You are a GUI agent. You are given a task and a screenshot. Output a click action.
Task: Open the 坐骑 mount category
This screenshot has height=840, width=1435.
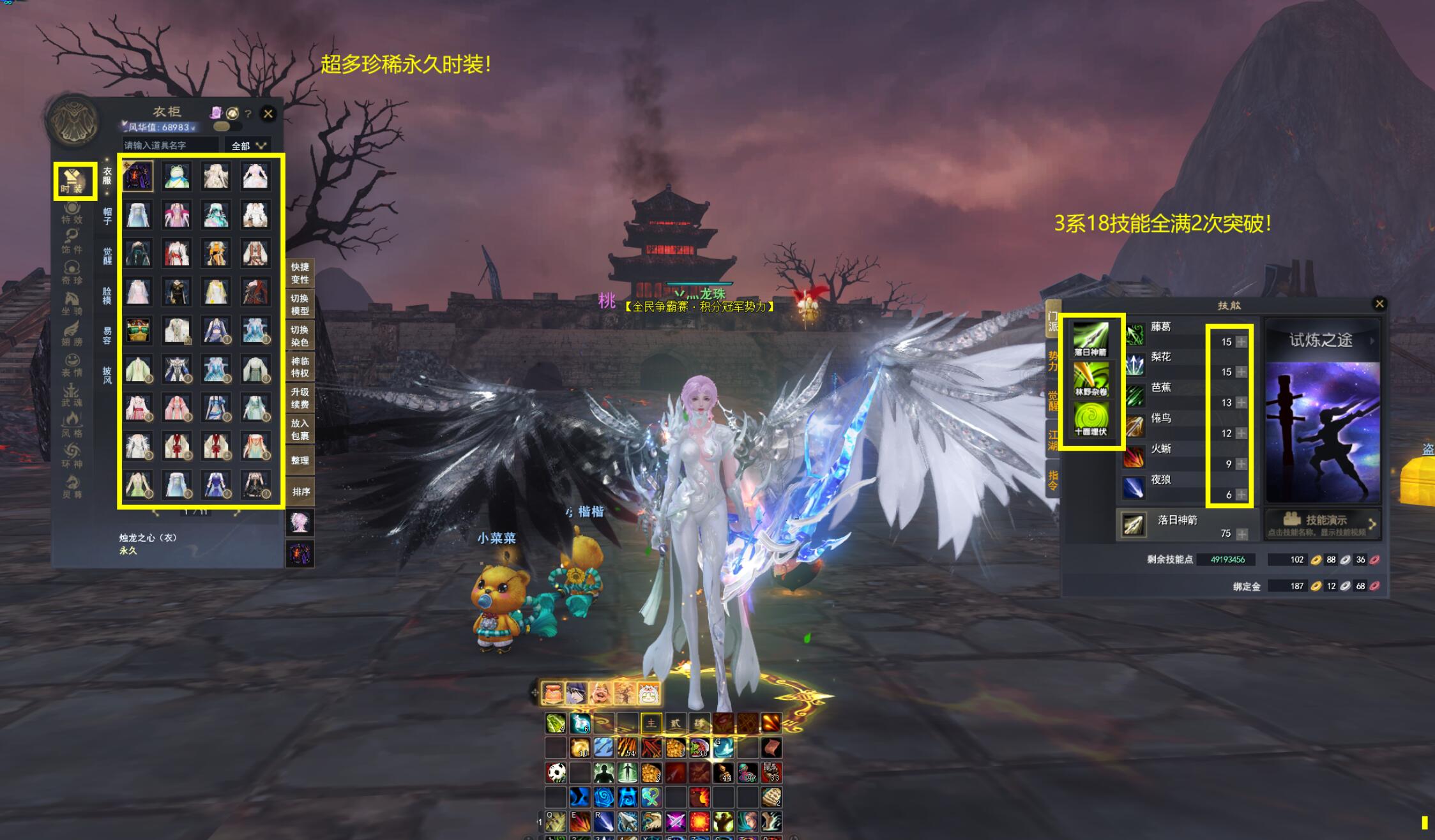[72, 303]
